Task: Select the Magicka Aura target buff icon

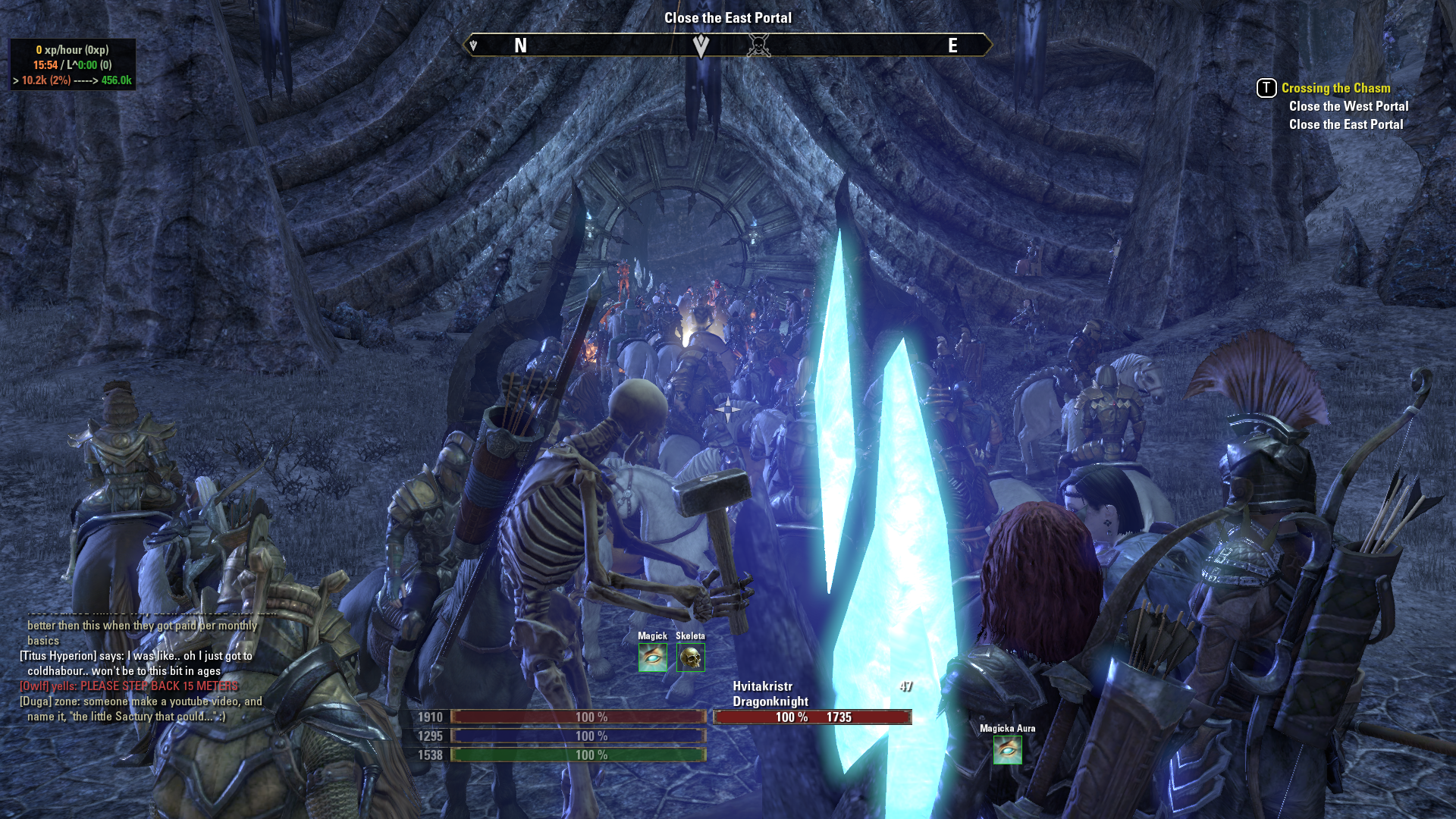Action: (1007, 750)
